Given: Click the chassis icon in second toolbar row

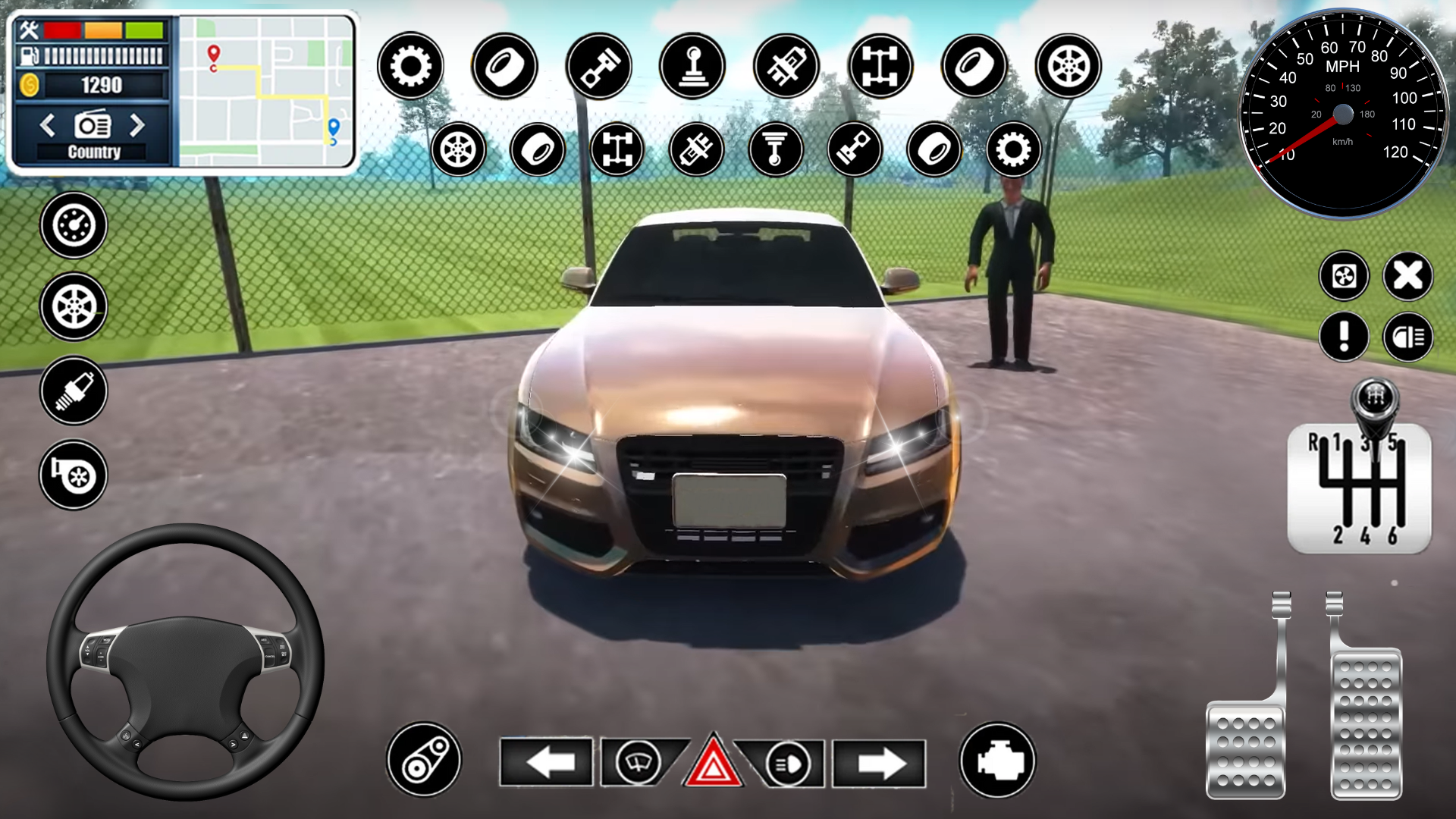Looking at the screenshot, I should (617, 150).
